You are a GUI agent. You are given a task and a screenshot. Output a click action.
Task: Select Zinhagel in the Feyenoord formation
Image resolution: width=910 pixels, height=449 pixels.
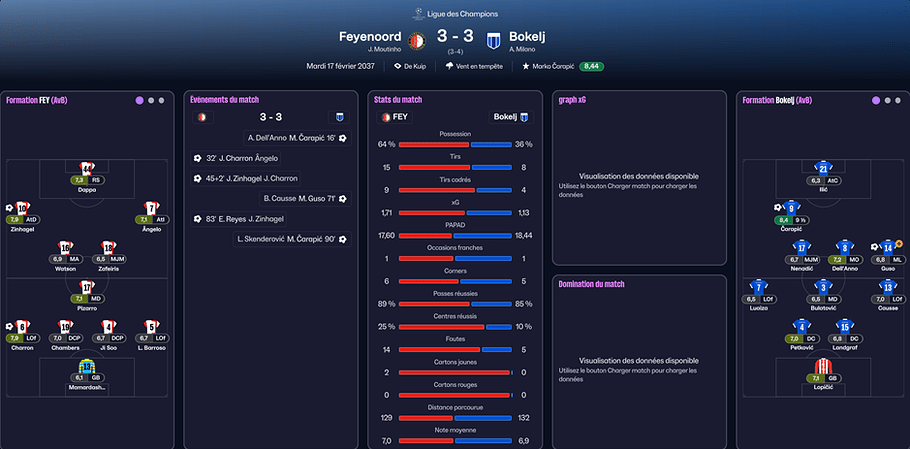tap(22, 207)
